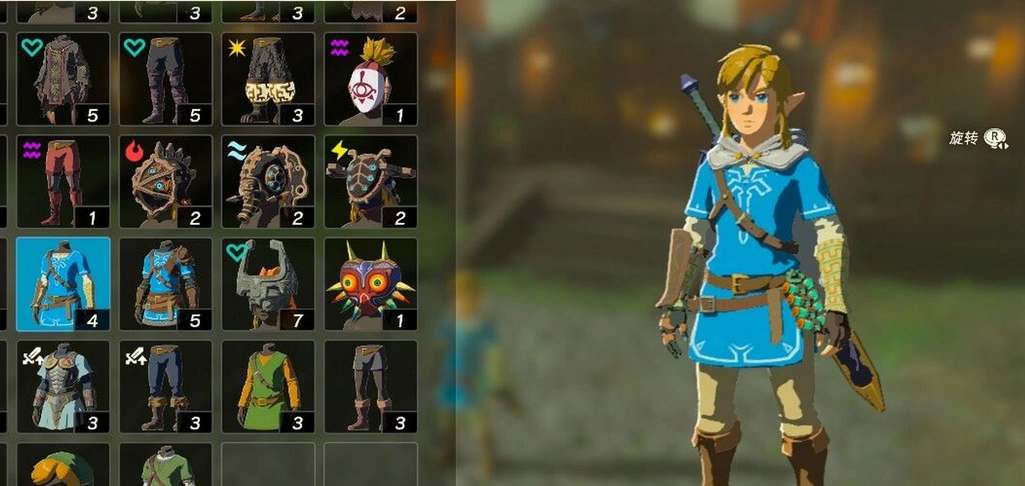Select the highlighted Champion's Tunic slot
The height and width of the screenshot is (486, 1025).
(x=63, y=284)
